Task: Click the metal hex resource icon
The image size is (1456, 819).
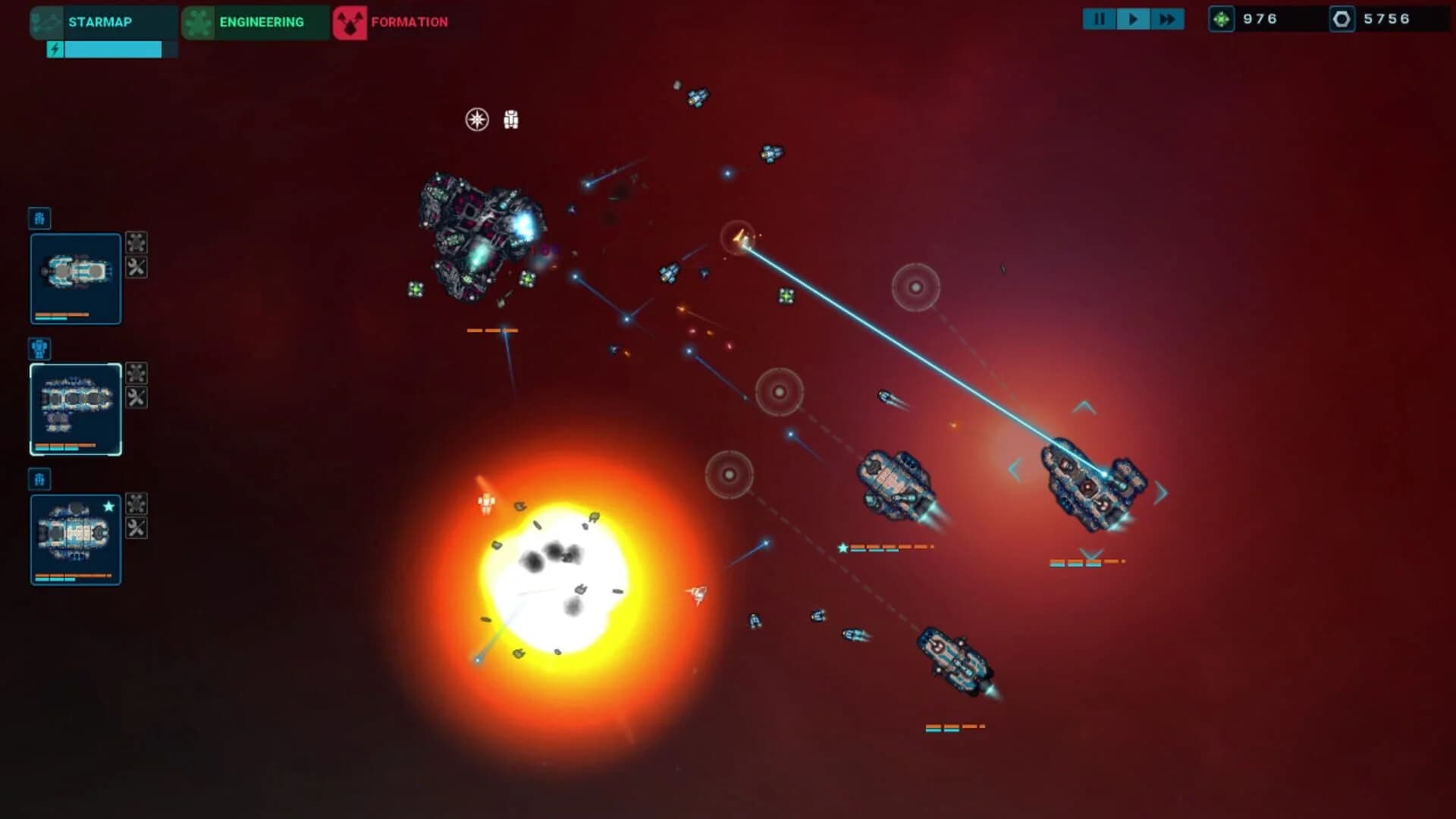Action: point(1342,19)
